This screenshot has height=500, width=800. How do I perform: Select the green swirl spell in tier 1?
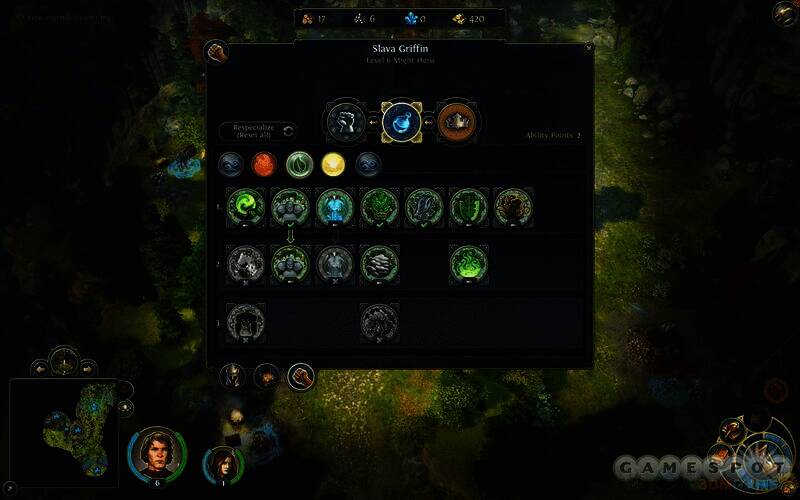[x=246, y=207]
